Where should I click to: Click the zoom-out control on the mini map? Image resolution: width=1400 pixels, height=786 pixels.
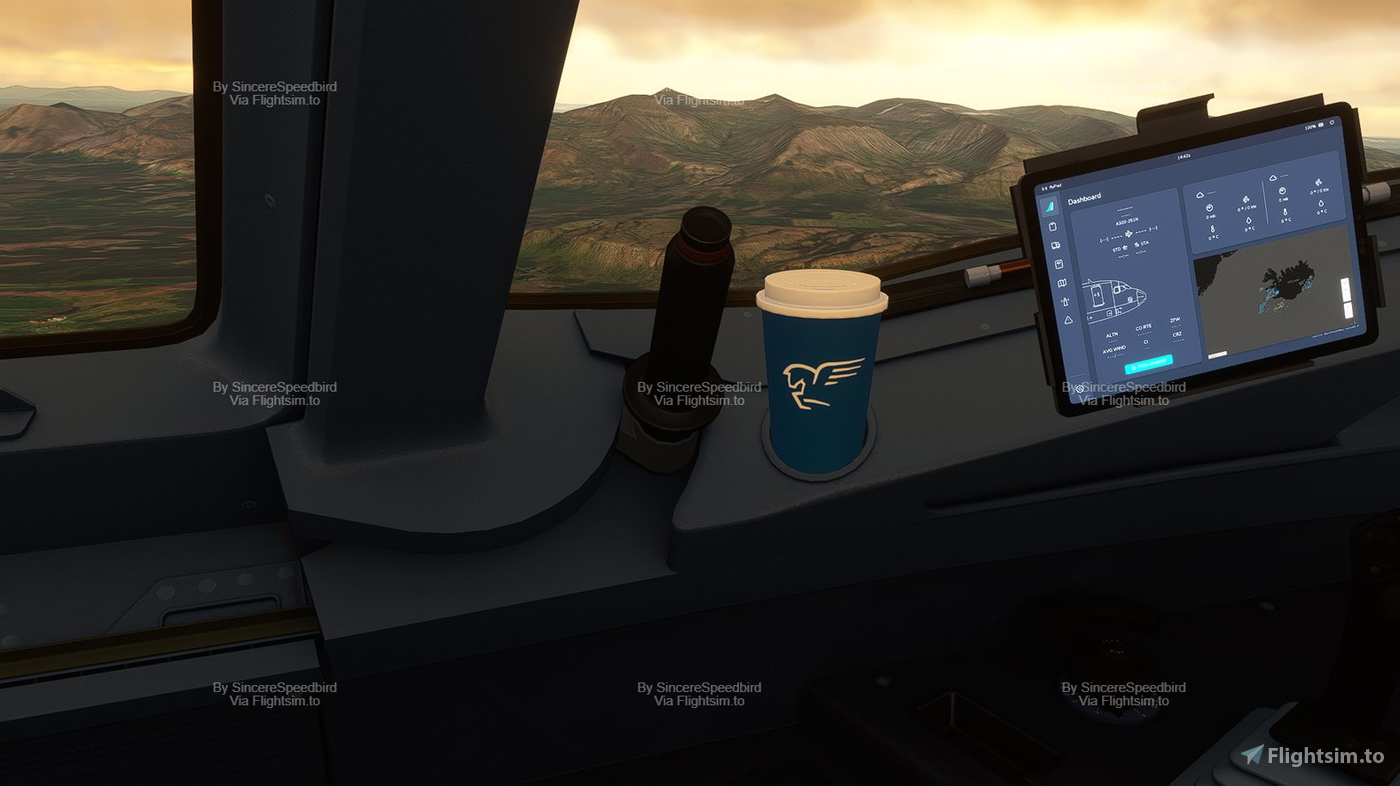pyautogui.click(x=1348, y=309)
